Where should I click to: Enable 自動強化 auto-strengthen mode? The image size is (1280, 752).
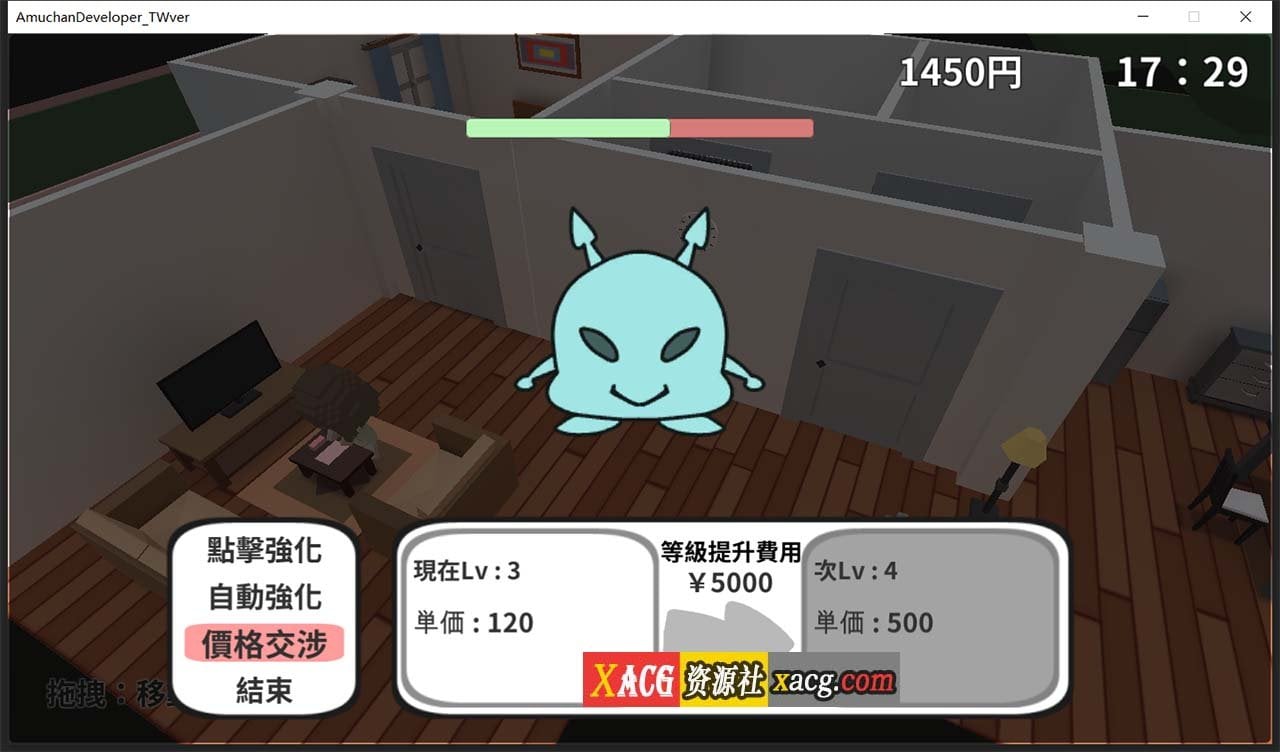tap(263, 595)
